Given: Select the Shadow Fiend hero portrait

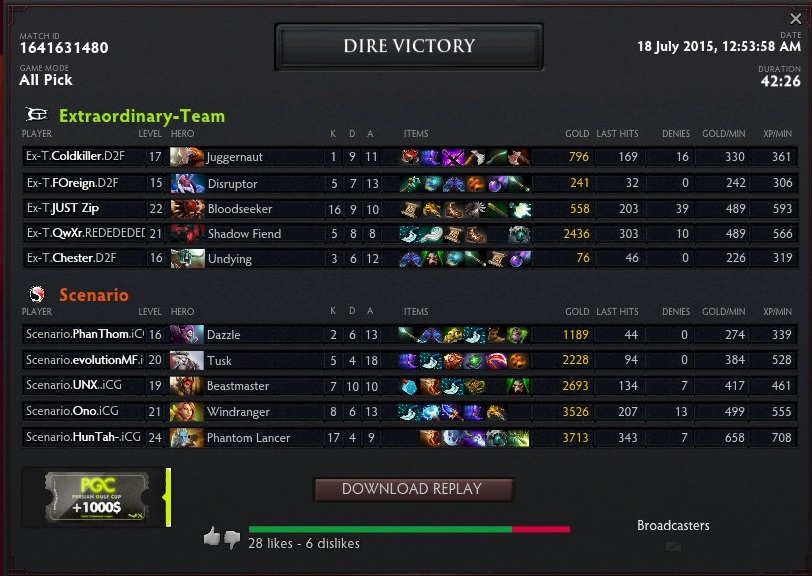Looking at the screenshot, I should [187, 233].
